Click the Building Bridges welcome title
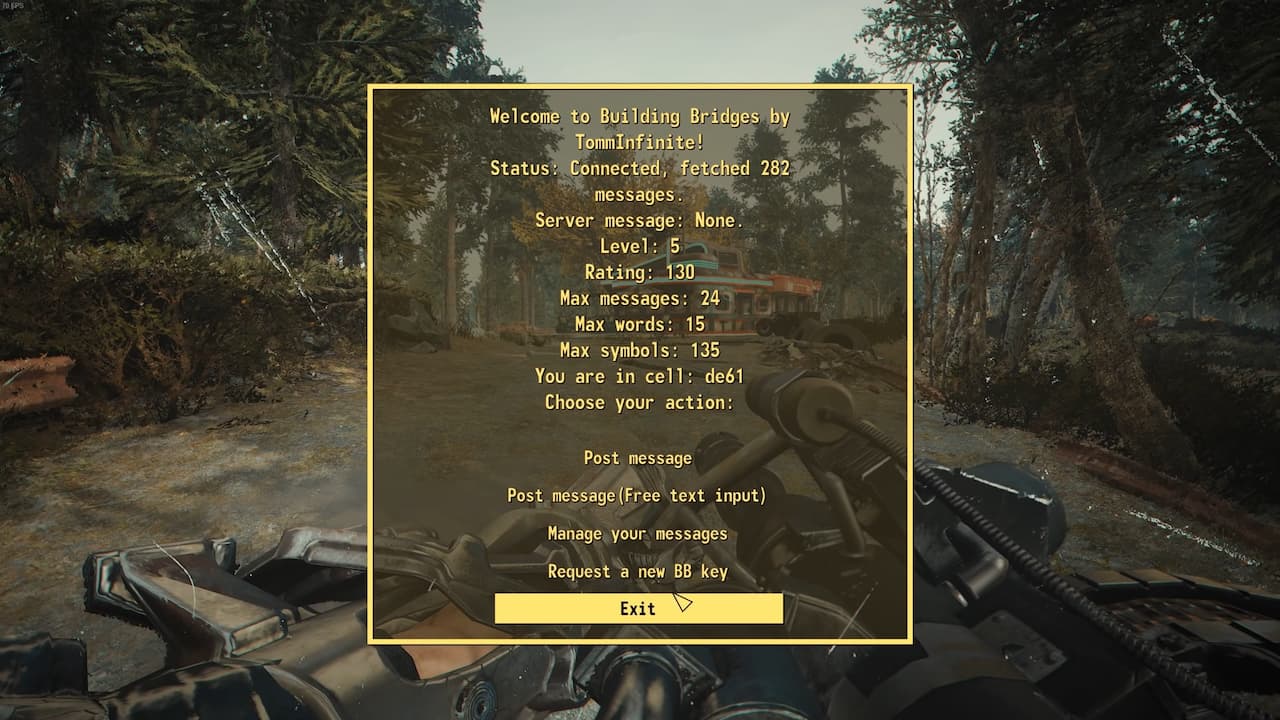Viewport: 1280px width, 720px height. 638,116
